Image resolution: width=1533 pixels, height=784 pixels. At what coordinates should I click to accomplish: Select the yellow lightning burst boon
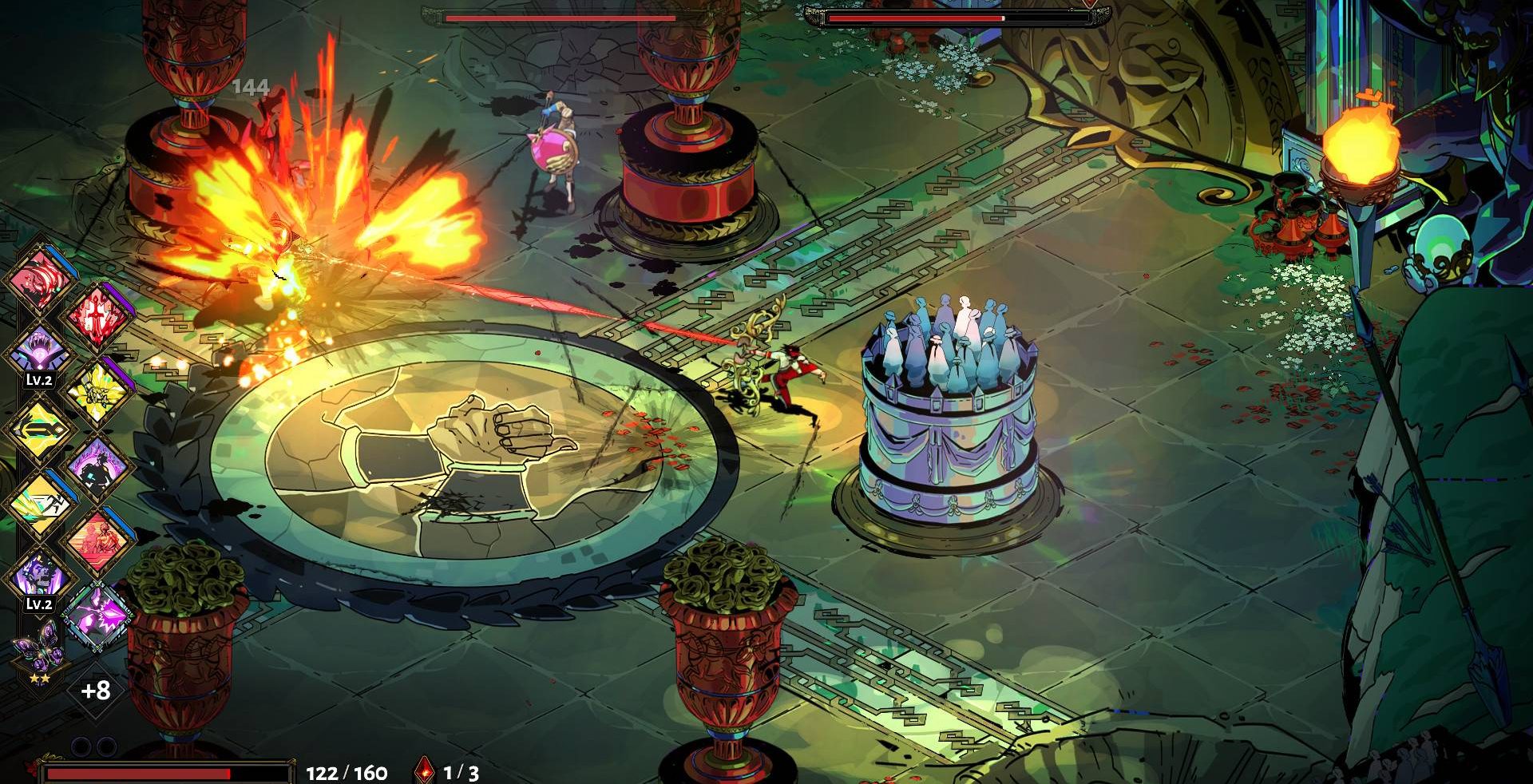[x=97, y=391]
